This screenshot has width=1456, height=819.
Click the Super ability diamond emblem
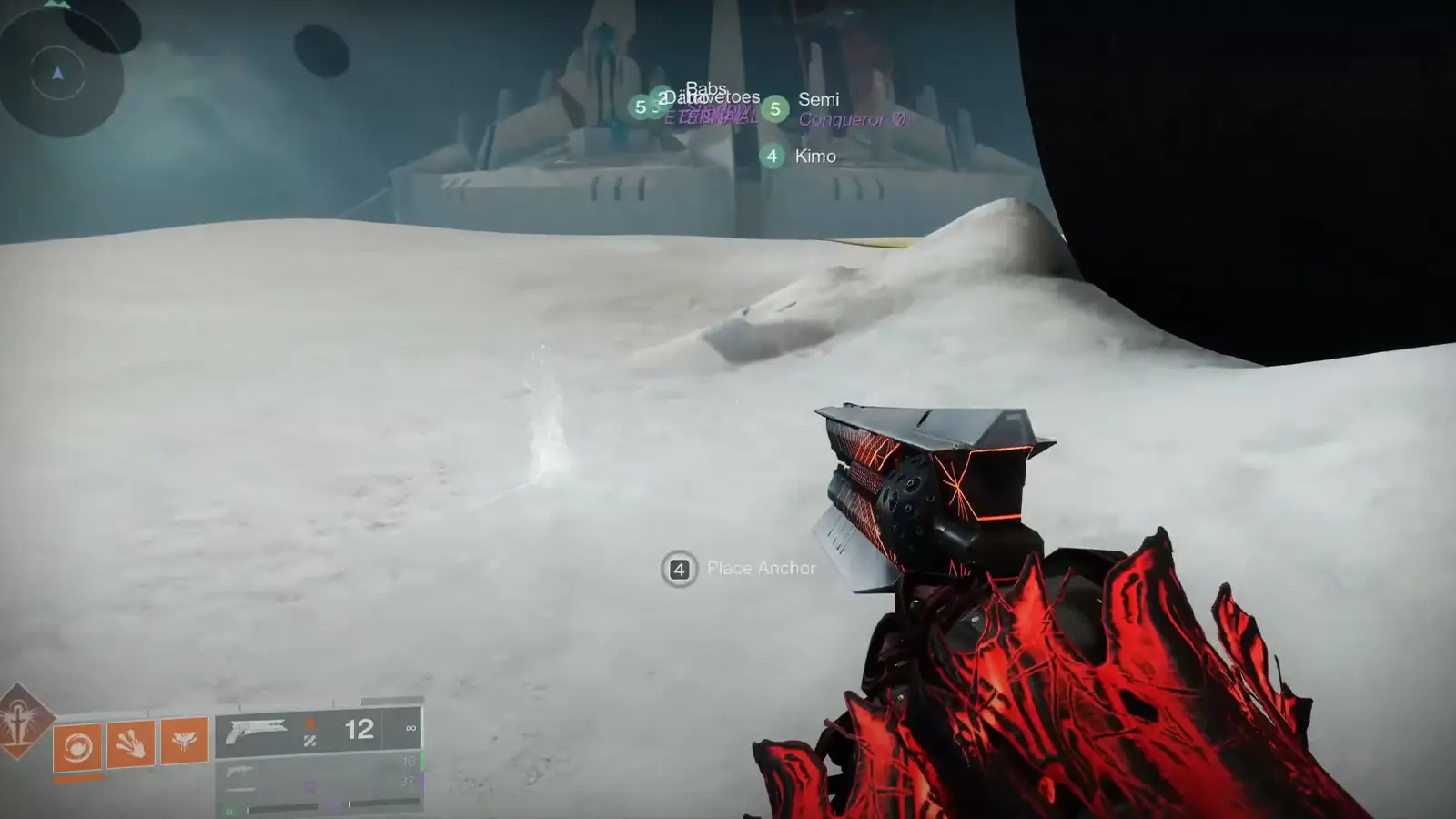click(21, 724)
